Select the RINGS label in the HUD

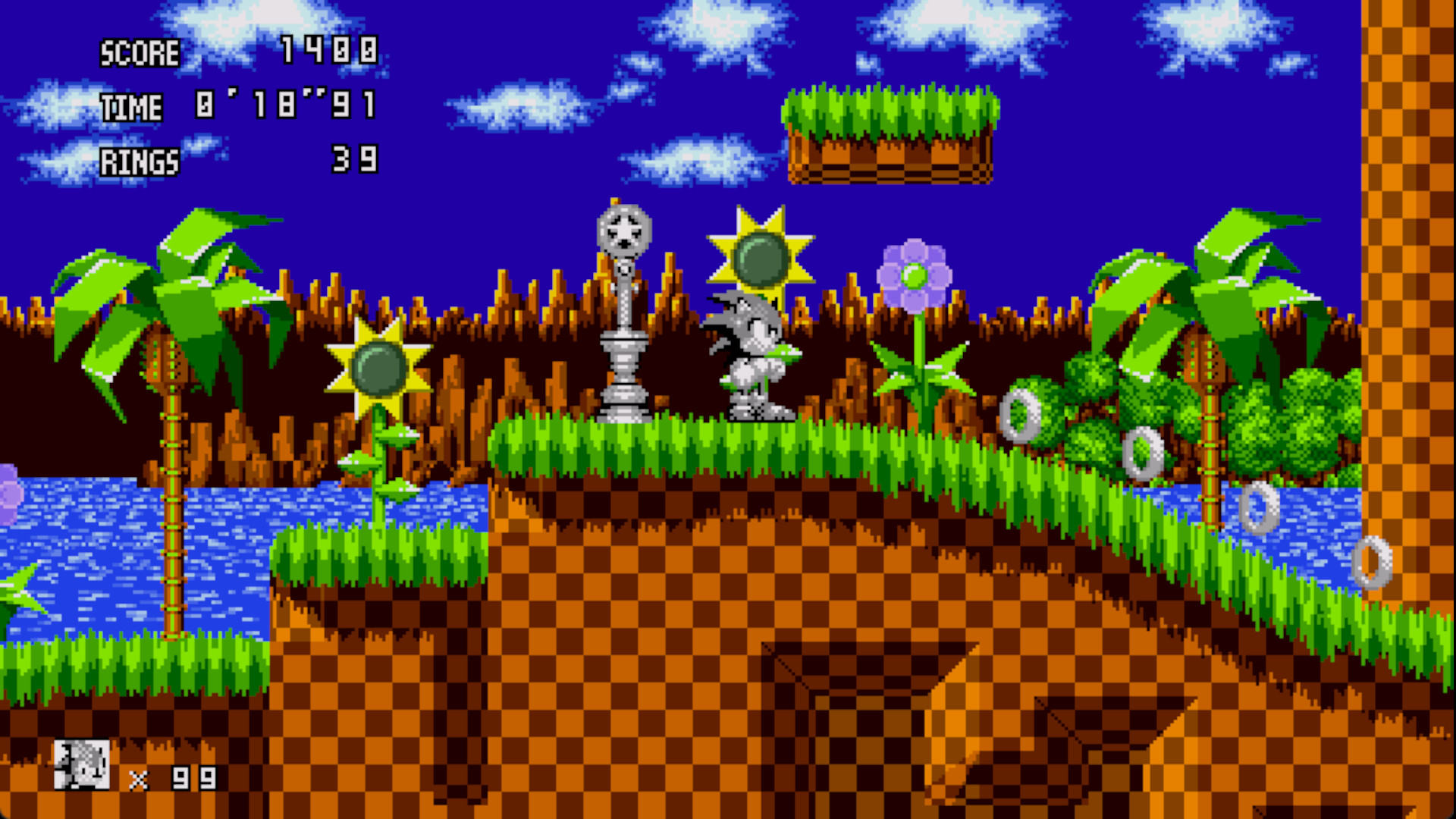click(x=140, y=162)
